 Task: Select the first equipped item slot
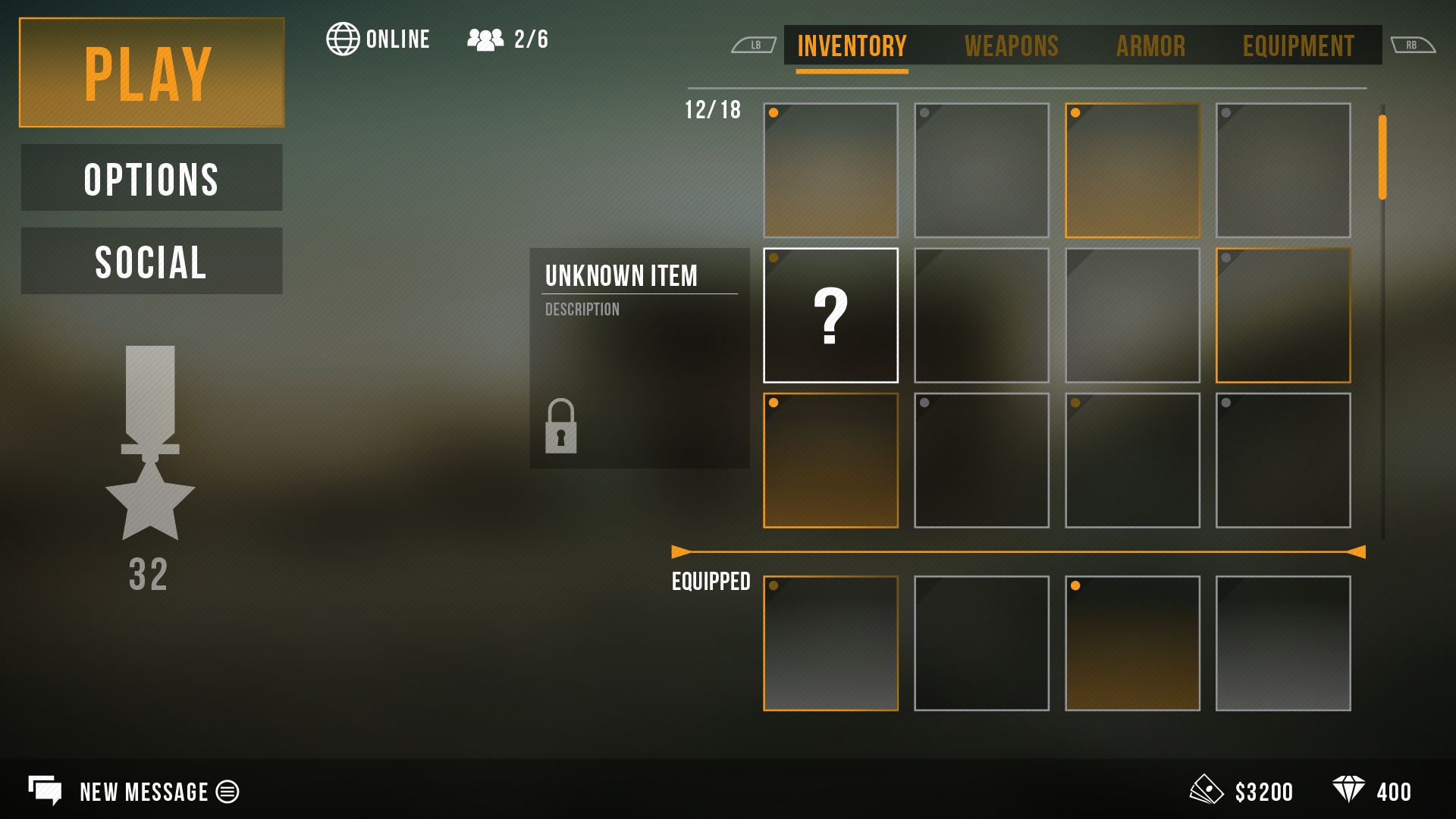click(831, 644)
